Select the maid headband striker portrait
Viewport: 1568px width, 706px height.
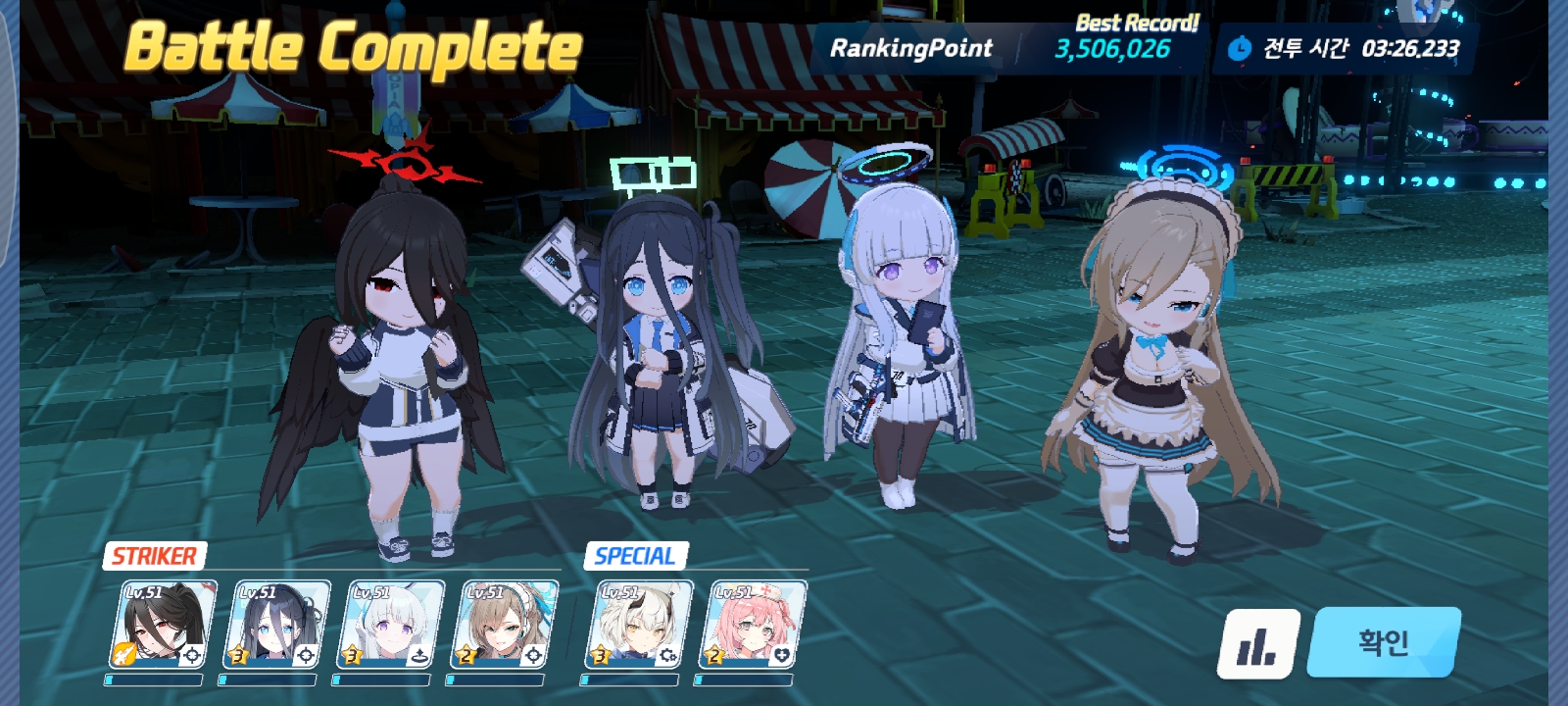(x=504, y=625)
